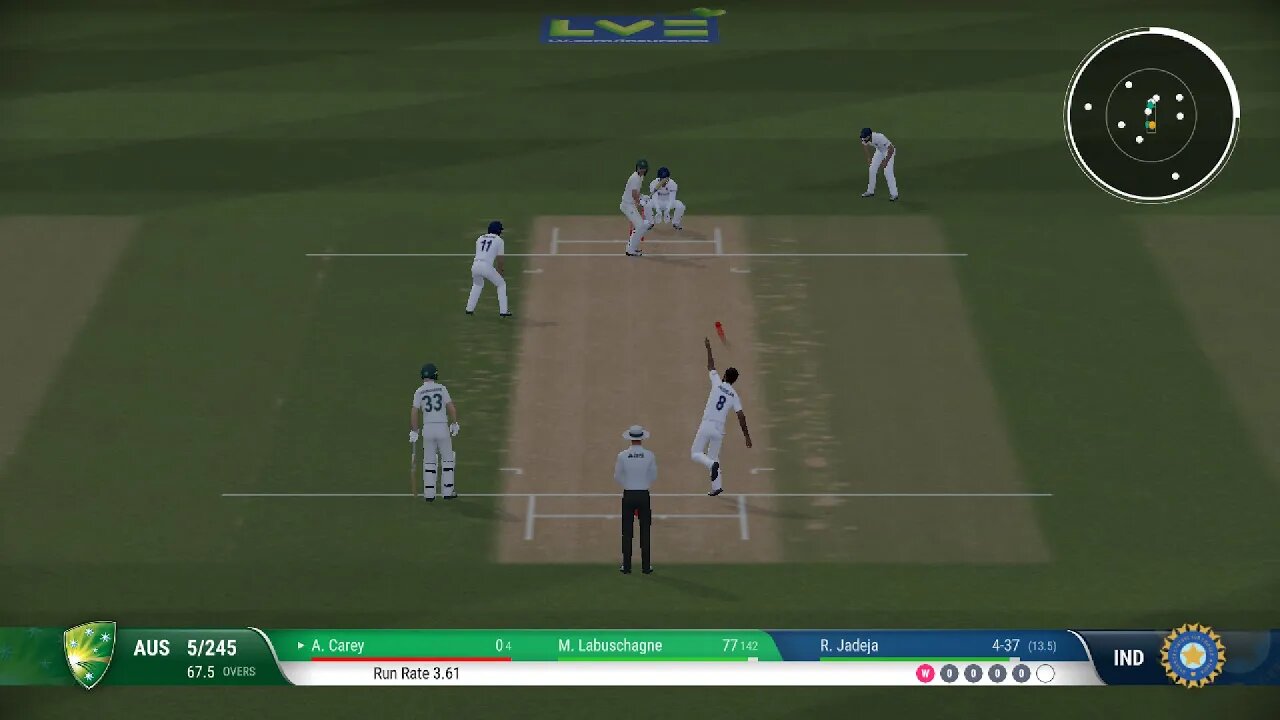Image resolution: width=1280 pixels, height=720 pixels.
Task: Expand the 13.5 overs bowled stat
Action: coord(1044,647)
